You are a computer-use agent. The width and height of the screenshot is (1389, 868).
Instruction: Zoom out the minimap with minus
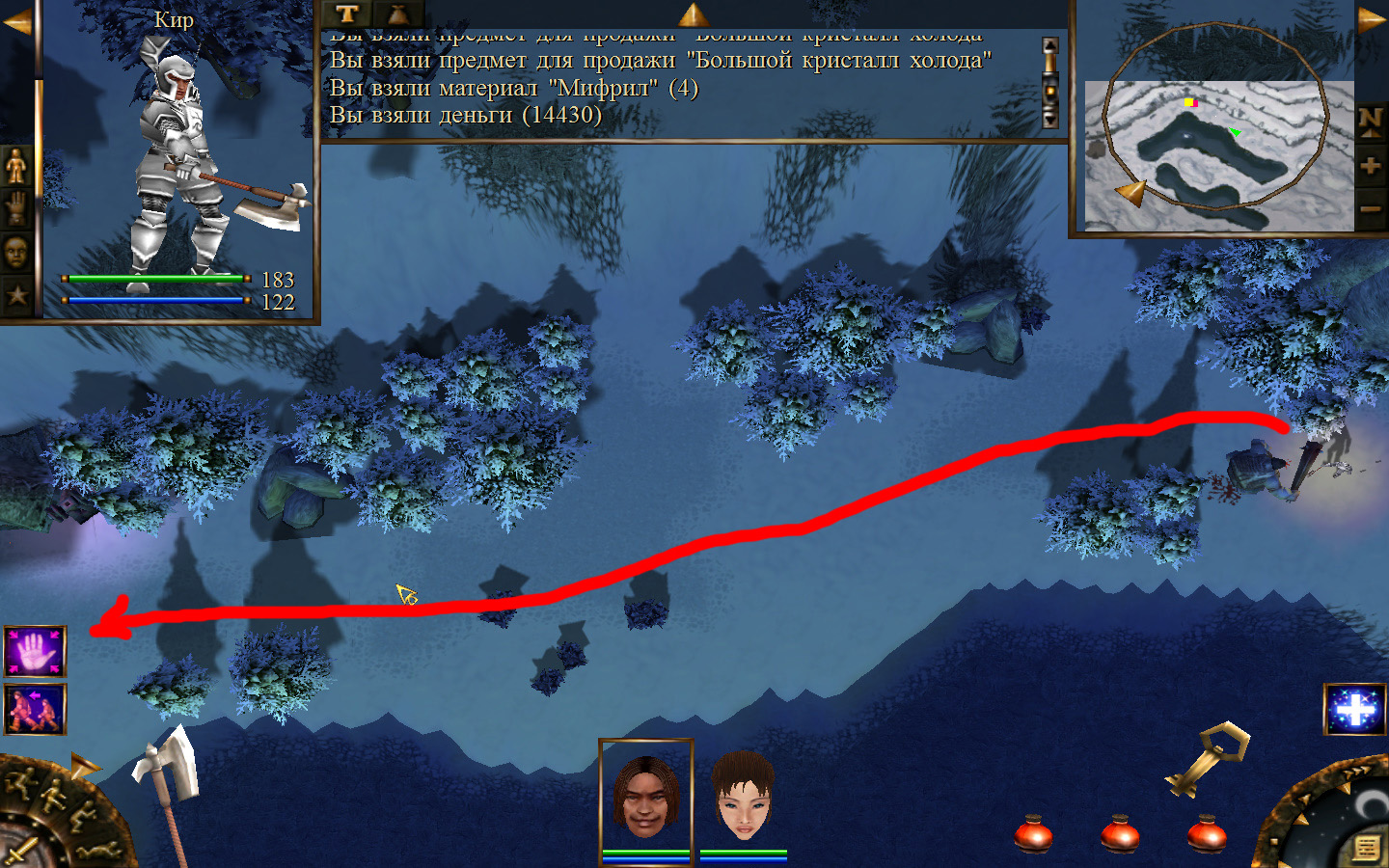pyautogui.click(x=1371, y=208)
